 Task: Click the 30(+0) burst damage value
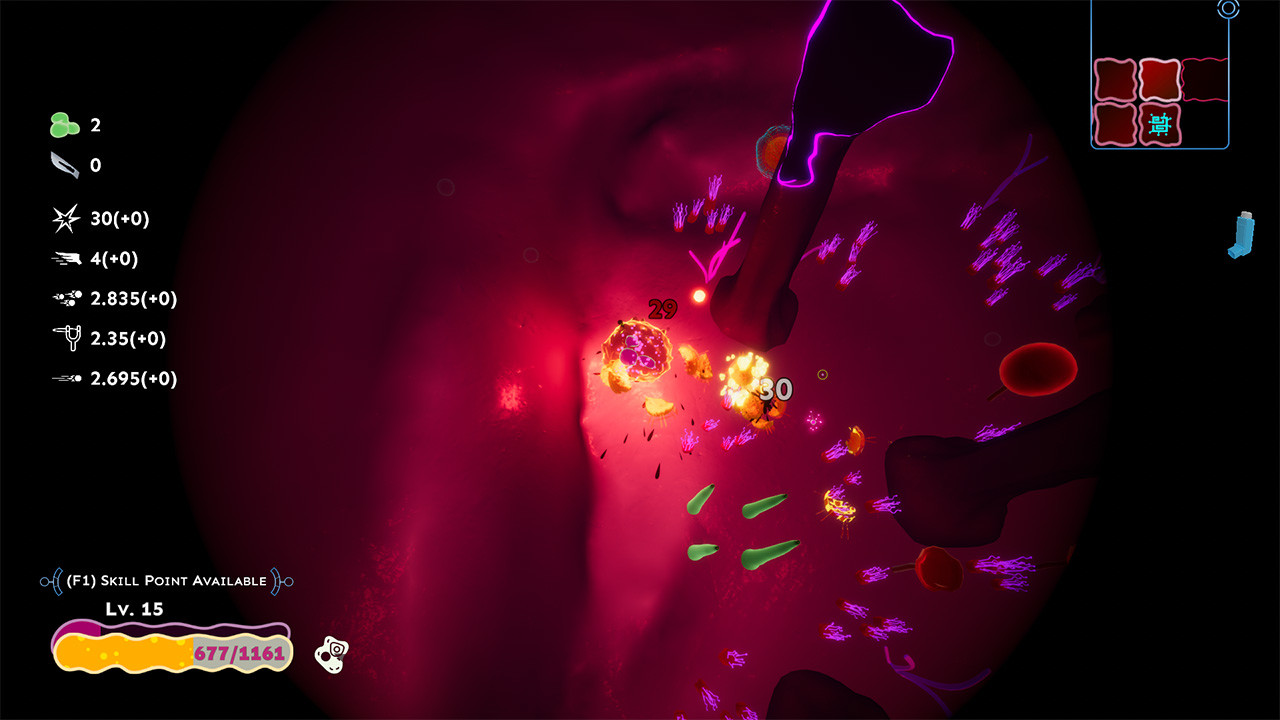pyautogui.click(x=122, y=218)
